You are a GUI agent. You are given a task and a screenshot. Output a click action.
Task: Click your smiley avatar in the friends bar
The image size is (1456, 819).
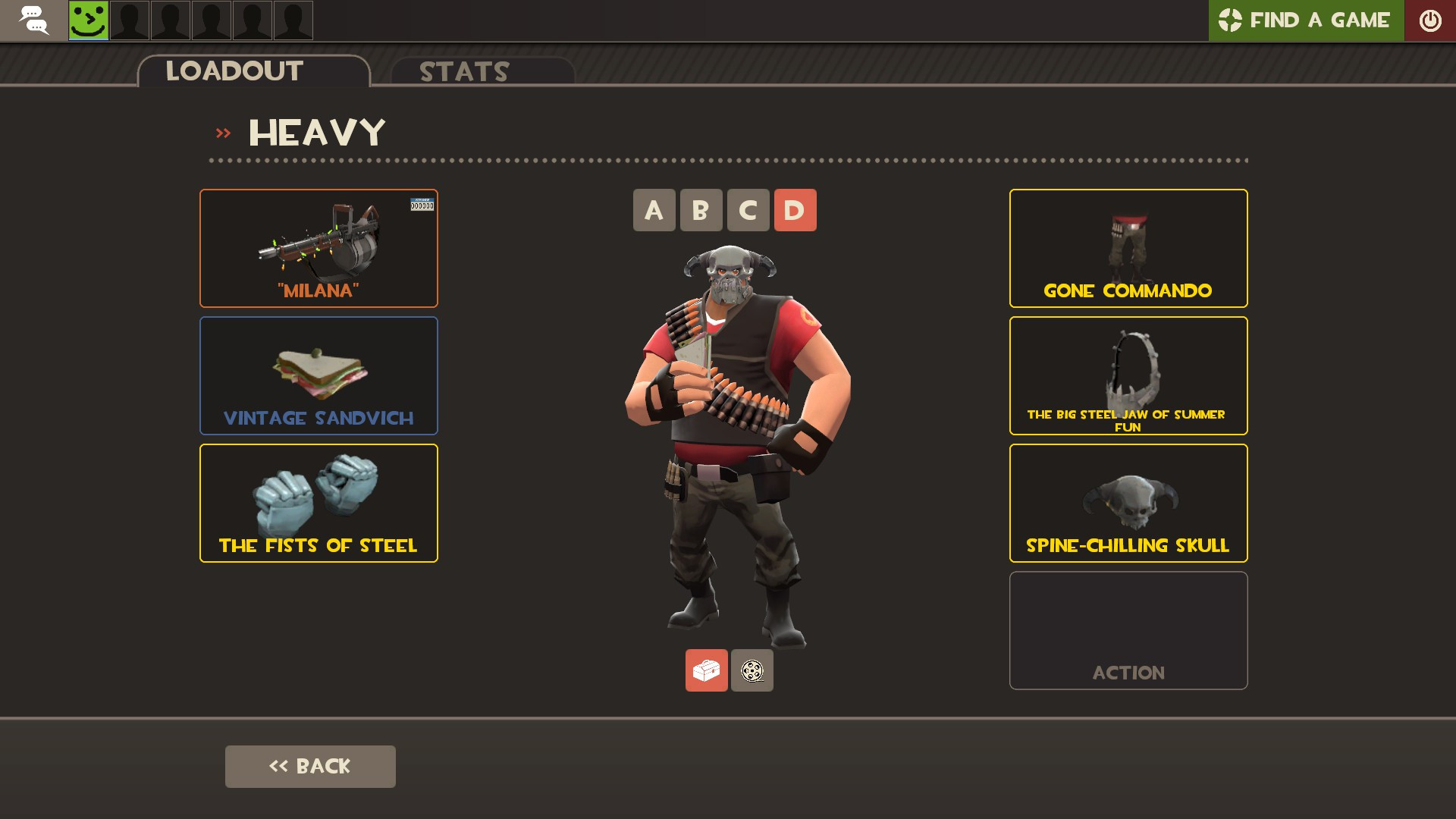88,20
